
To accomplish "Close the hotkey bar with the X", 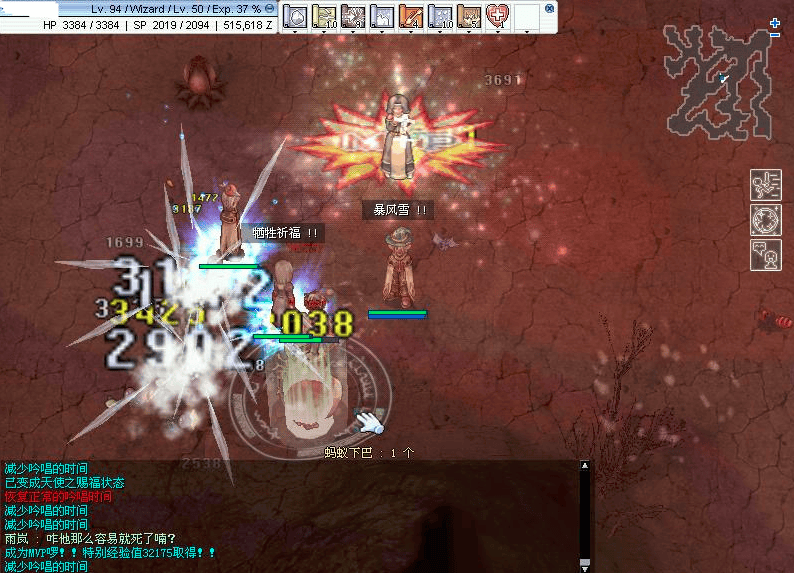I will (549, 8).
